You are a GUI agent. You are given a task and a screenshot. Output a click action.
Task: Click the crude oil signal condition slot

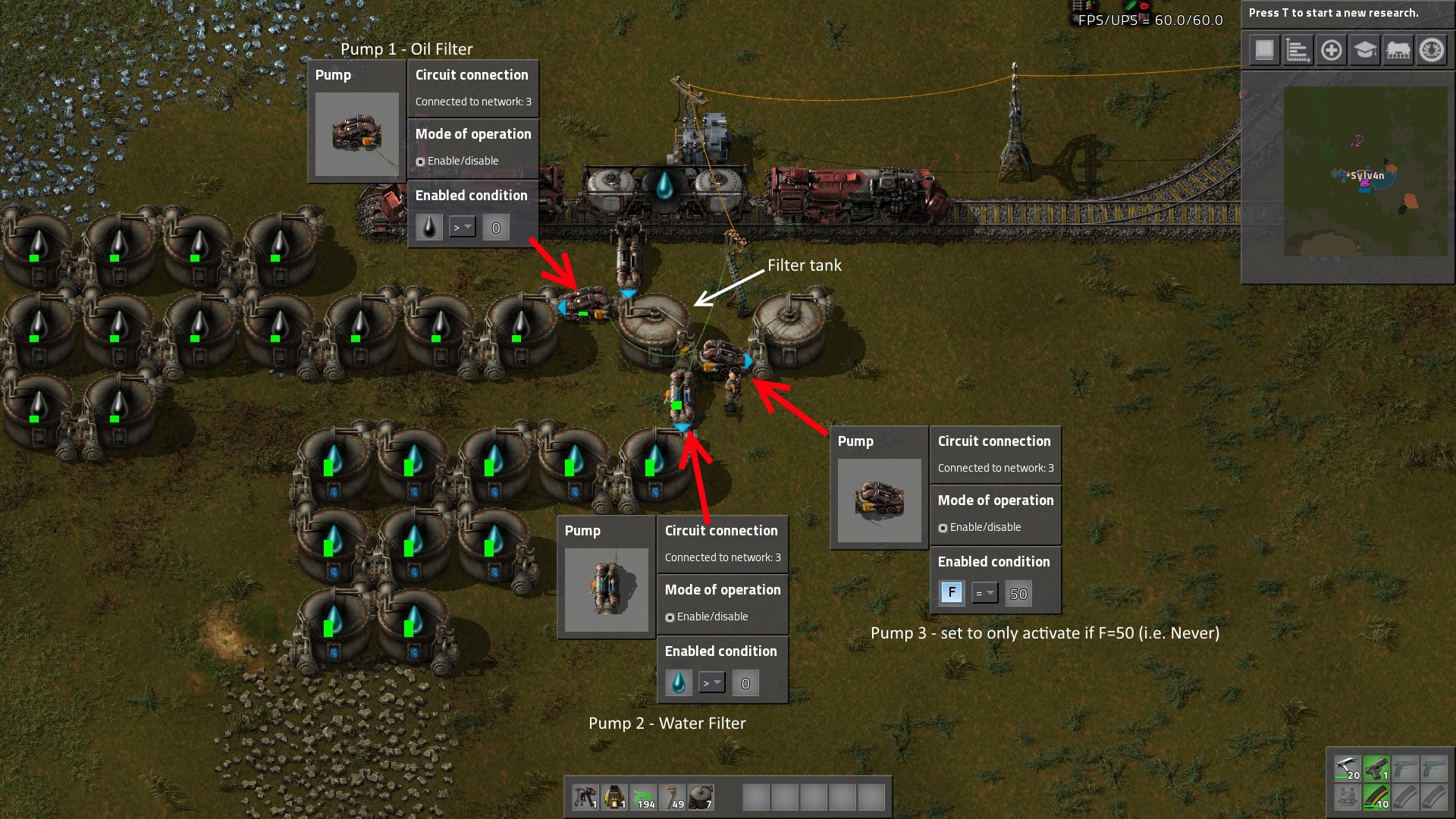point(429,227)
